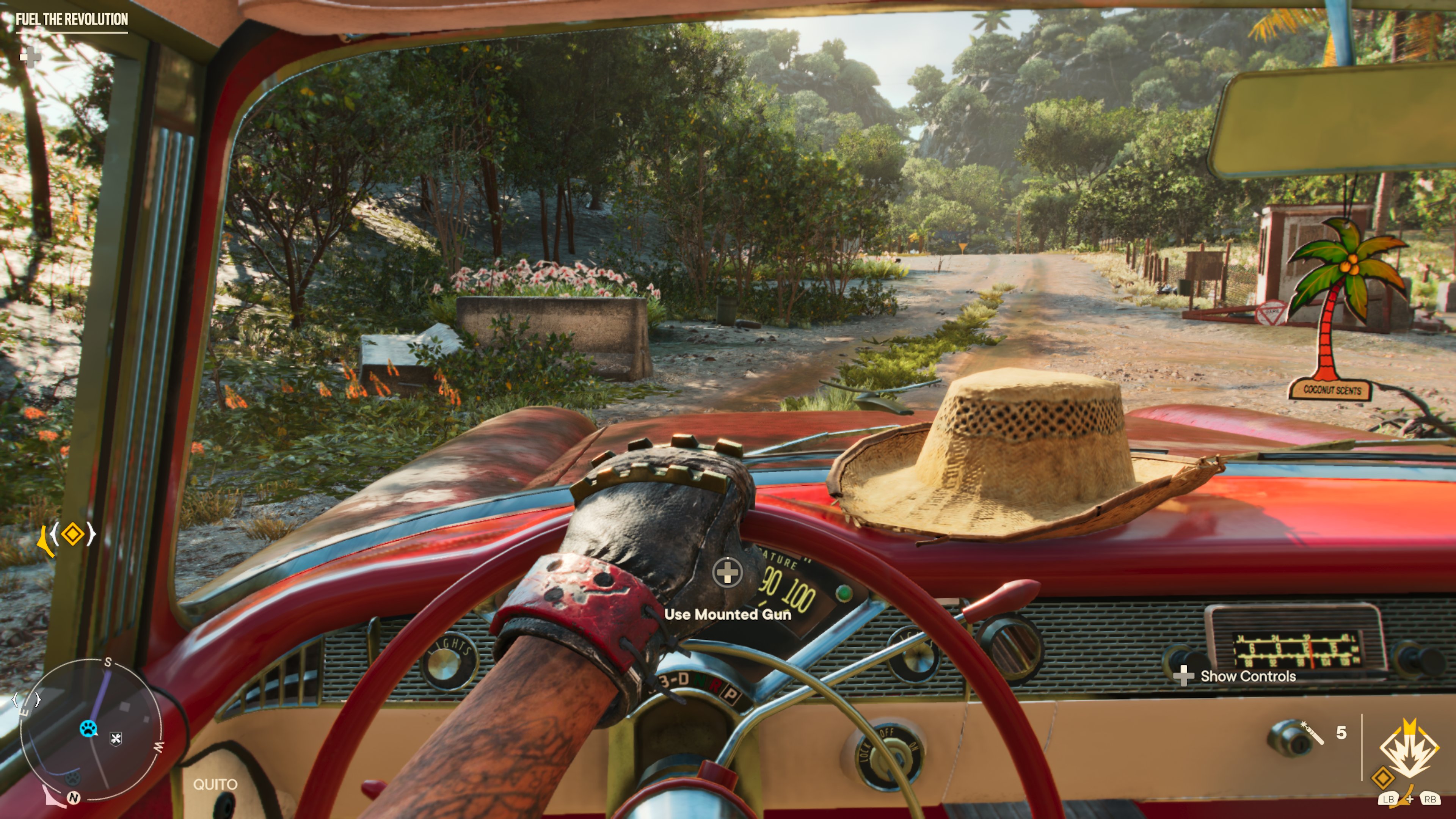Select the crossed-tools workbench map marker
1456x819 pixels.
click(x=116, y=738)
